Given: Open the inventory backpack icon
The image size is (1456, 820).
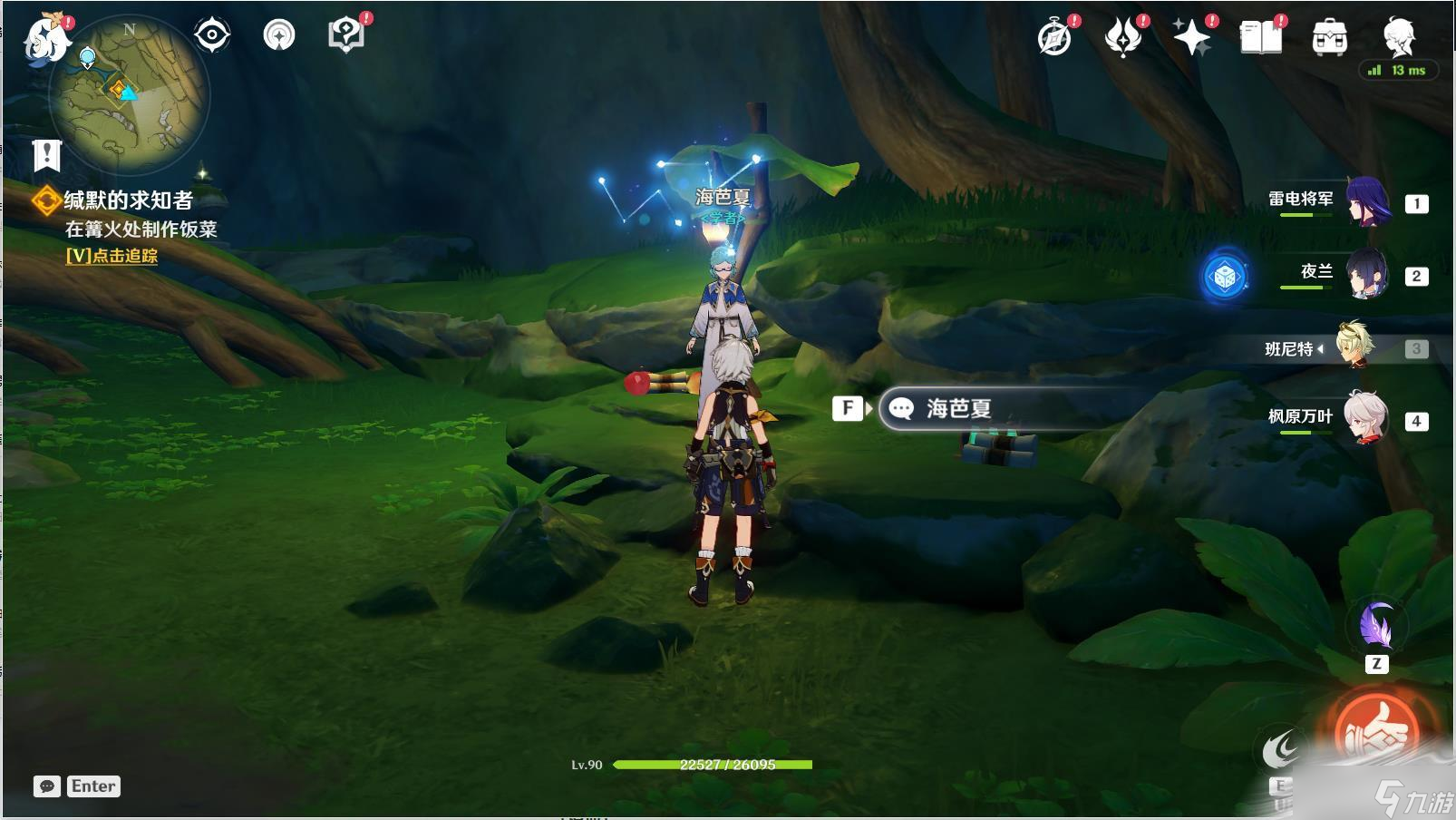Looking at the screenshot, I should point(1330,38).
